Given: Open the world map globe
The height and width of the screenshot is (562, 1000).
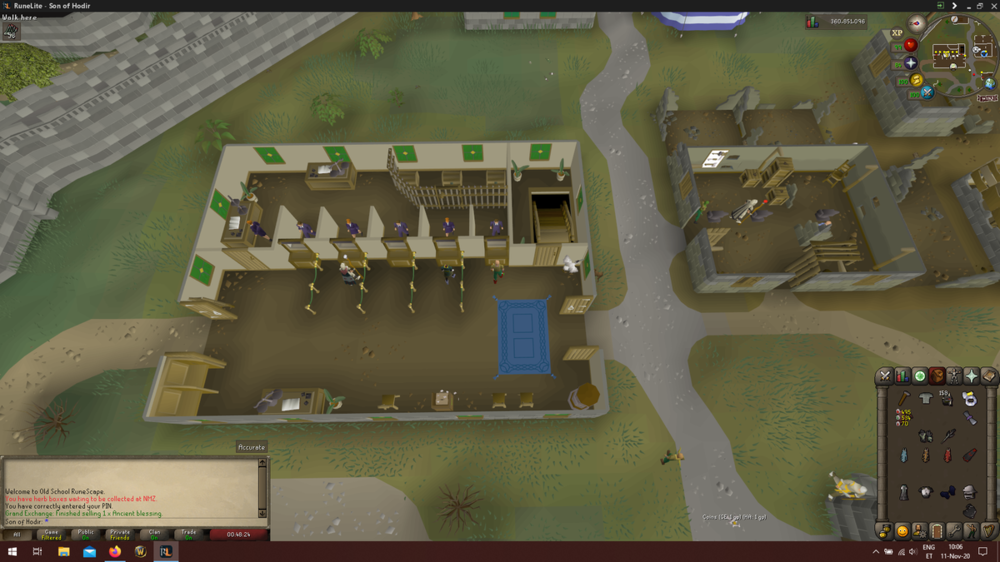Looking at the screenshot, I should pos(989,83).
